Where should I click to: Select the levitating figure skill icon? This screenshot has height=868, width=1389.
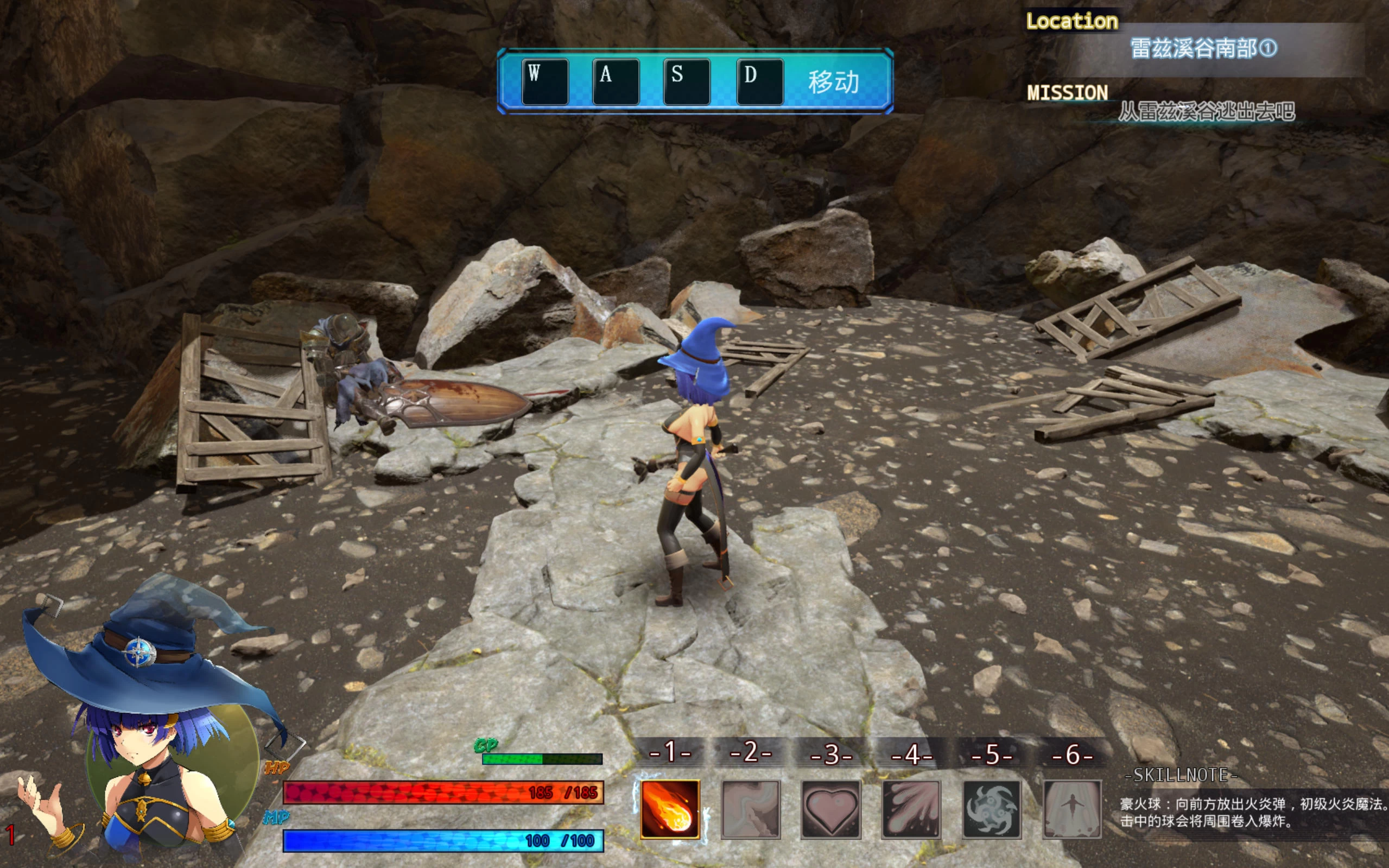(x=1071, y=809)
